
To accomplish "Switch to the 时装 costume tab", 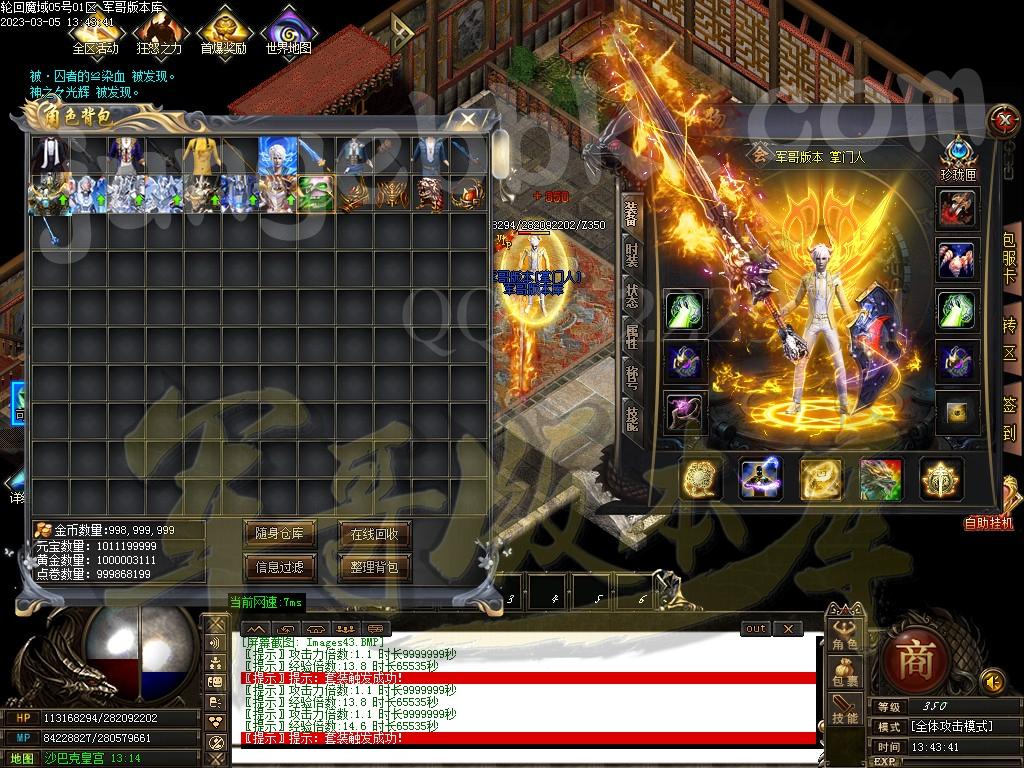I will pyautogui.click(x=632, y=254).
